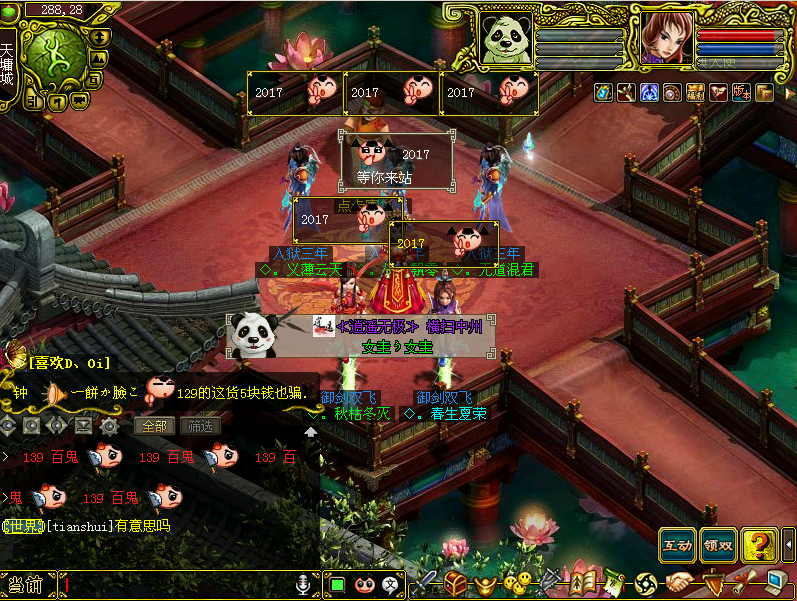Open the 版本 version icon
The image size is (797, 601).
(x=742, y=93)
